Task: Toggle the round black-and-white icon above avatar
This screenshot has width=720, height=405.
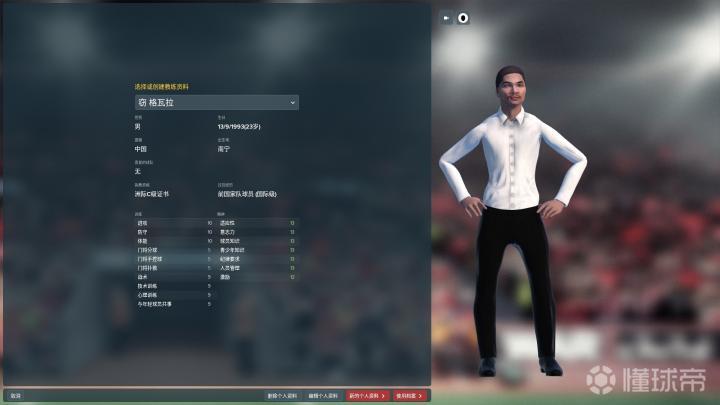Action: [x=463, y=17]
